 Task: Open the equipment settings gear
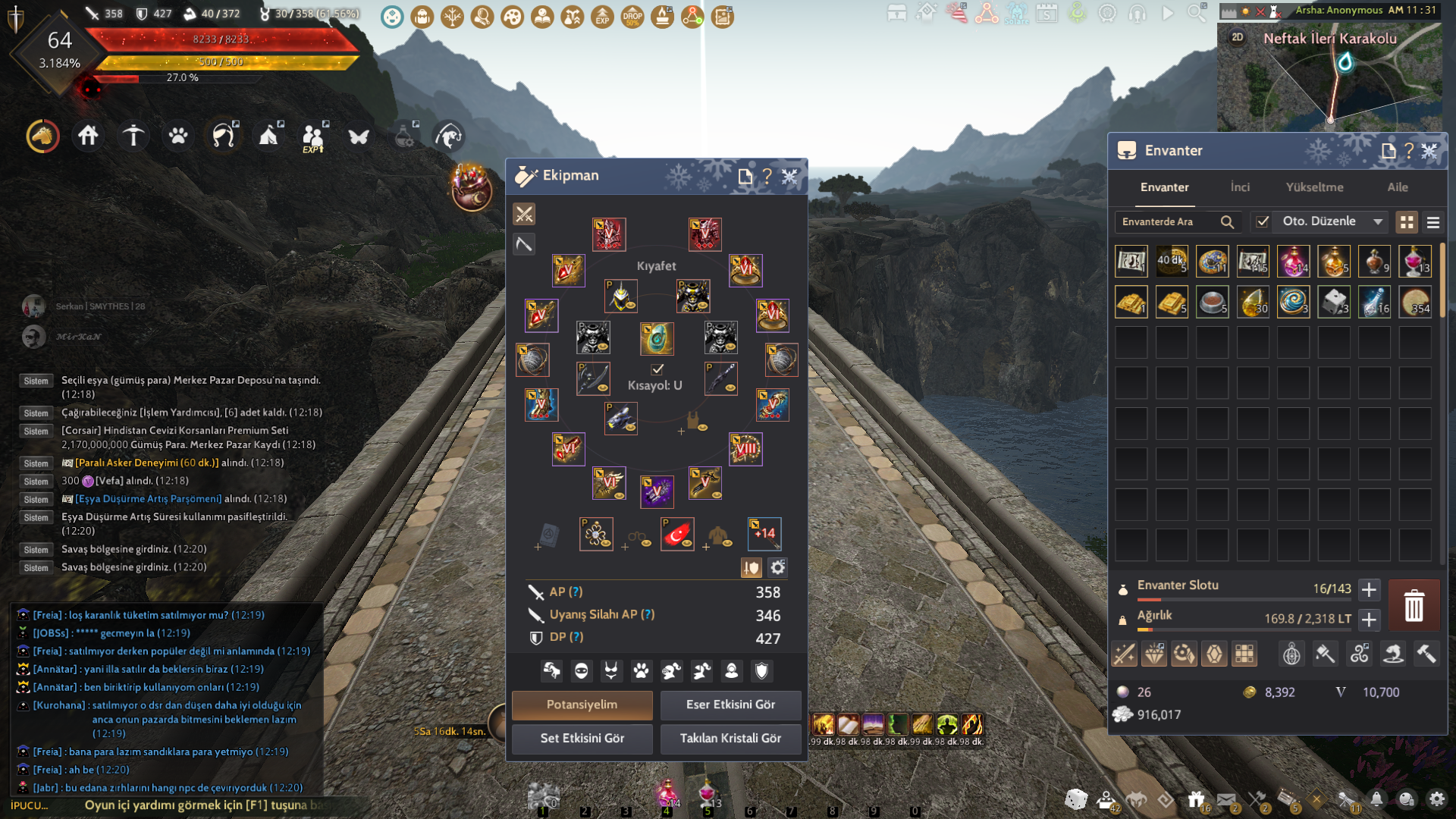click(777, 567)
